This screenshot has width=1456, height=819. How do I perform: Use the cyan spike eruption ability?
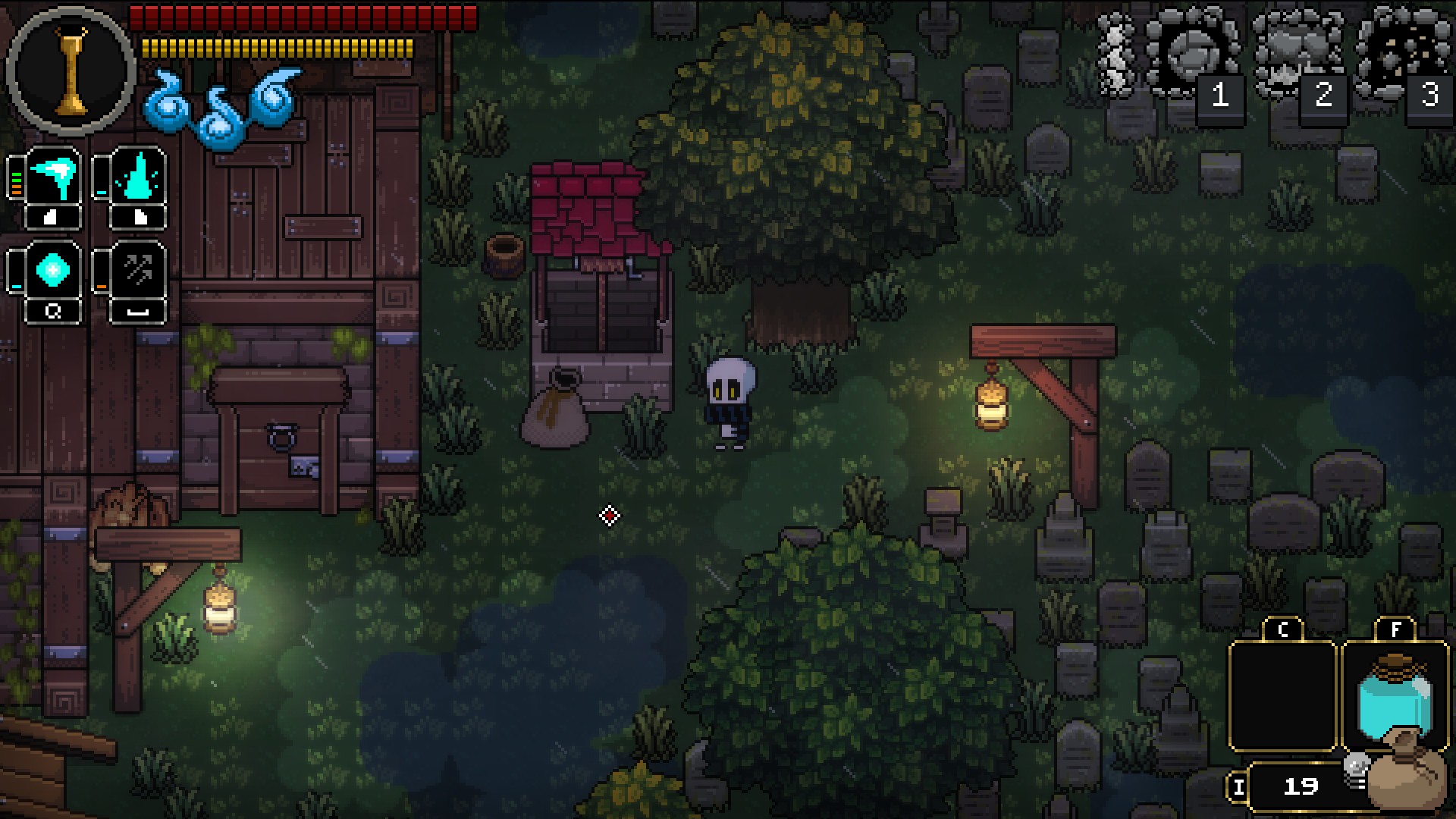[x=138, y=177]
